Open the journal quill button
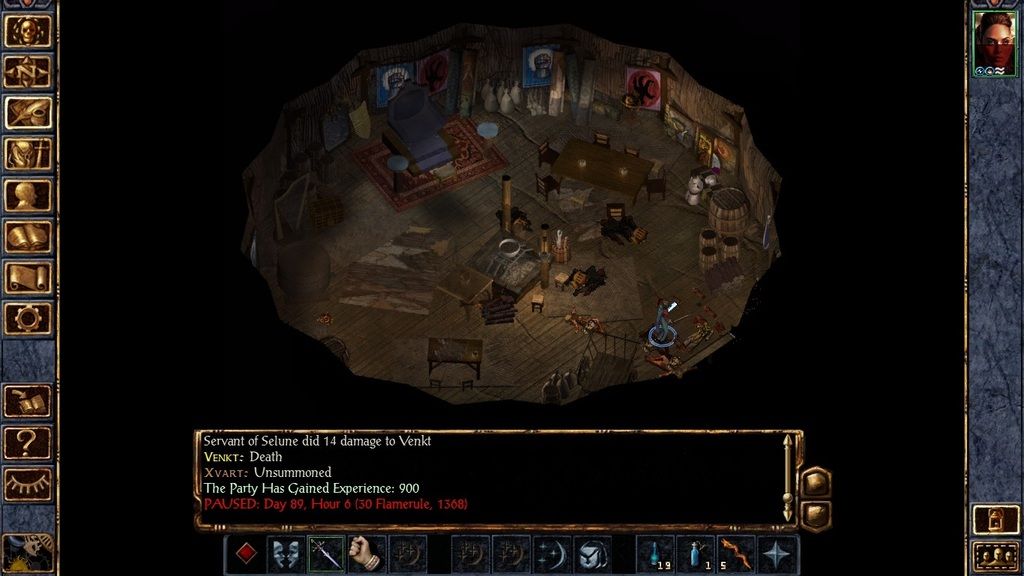 pyautogui.click(x=27, y=113)
